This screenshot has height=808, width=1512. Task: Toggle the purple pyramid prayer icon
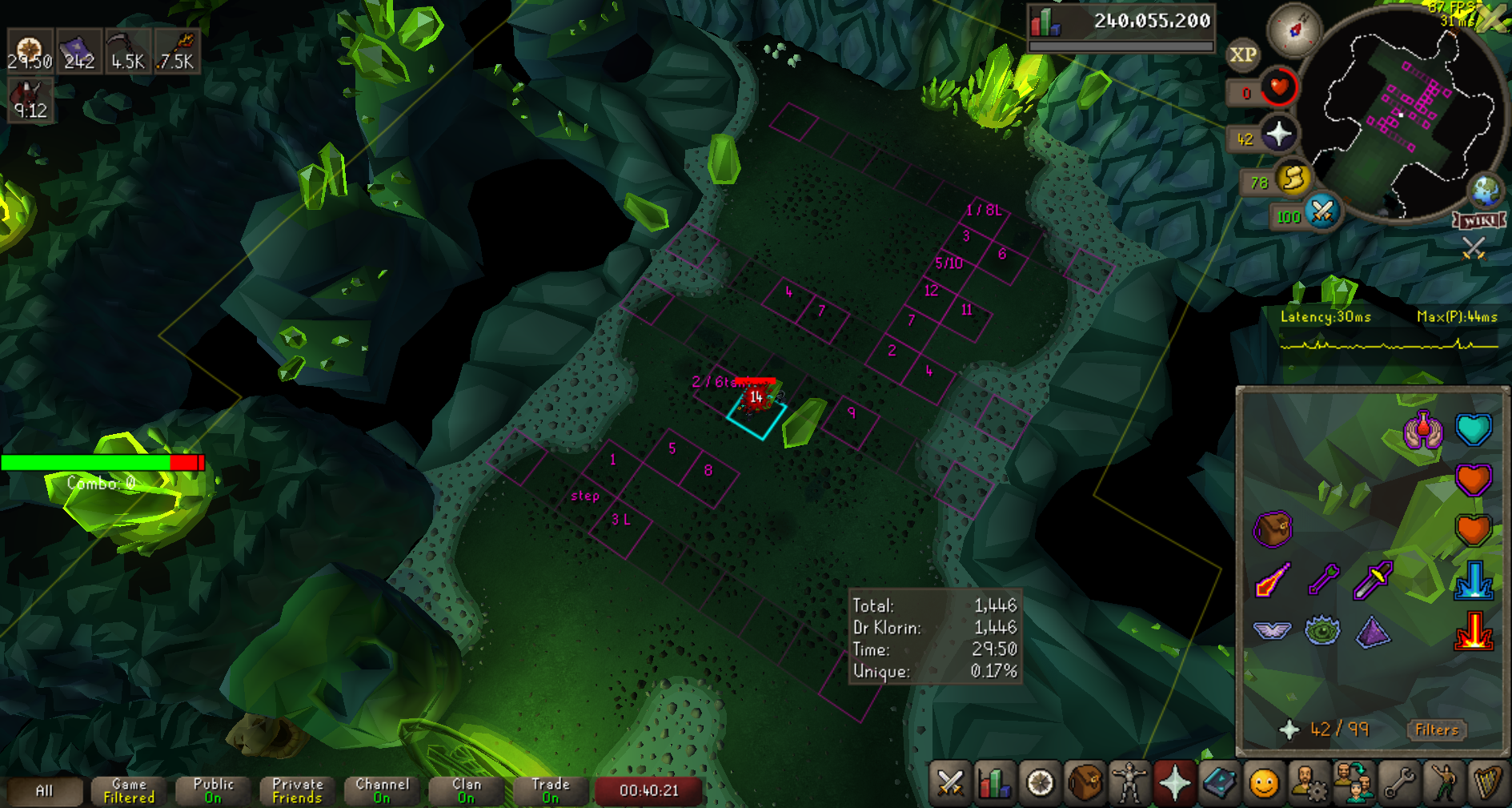1373,631
